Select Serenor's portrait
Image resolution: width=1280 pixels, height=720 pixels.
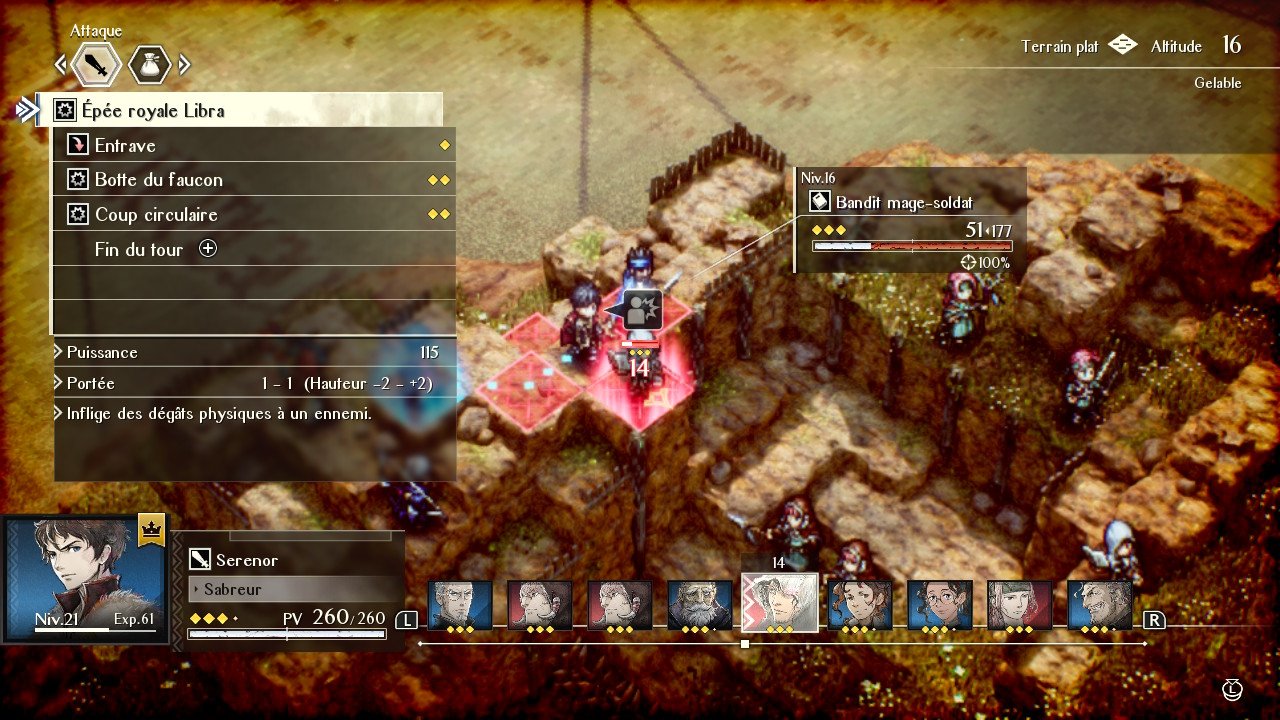[83, 578]
